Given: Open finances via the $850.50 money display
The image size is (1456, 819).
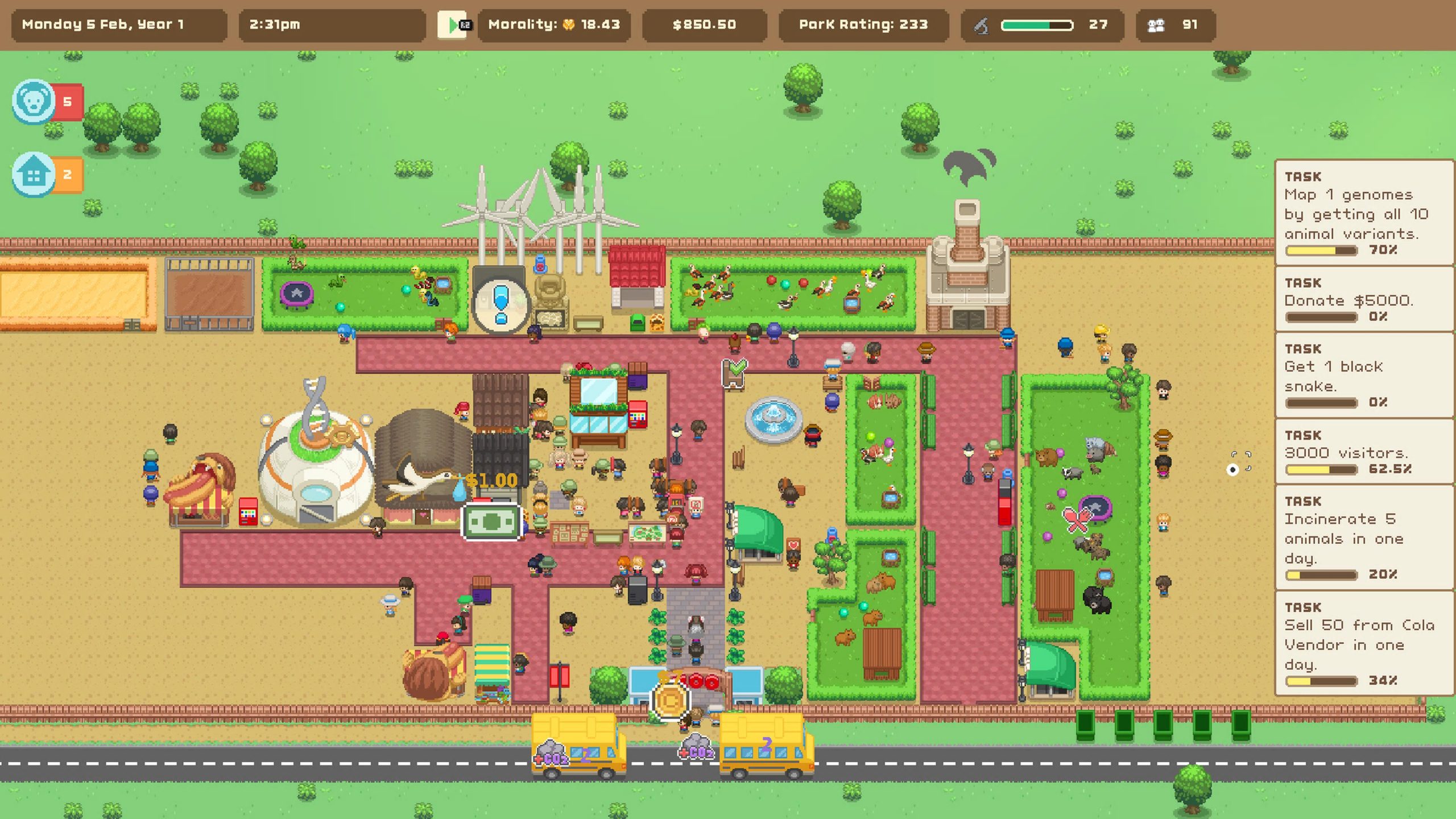Looking at the screenshot, I should (704, 25).
